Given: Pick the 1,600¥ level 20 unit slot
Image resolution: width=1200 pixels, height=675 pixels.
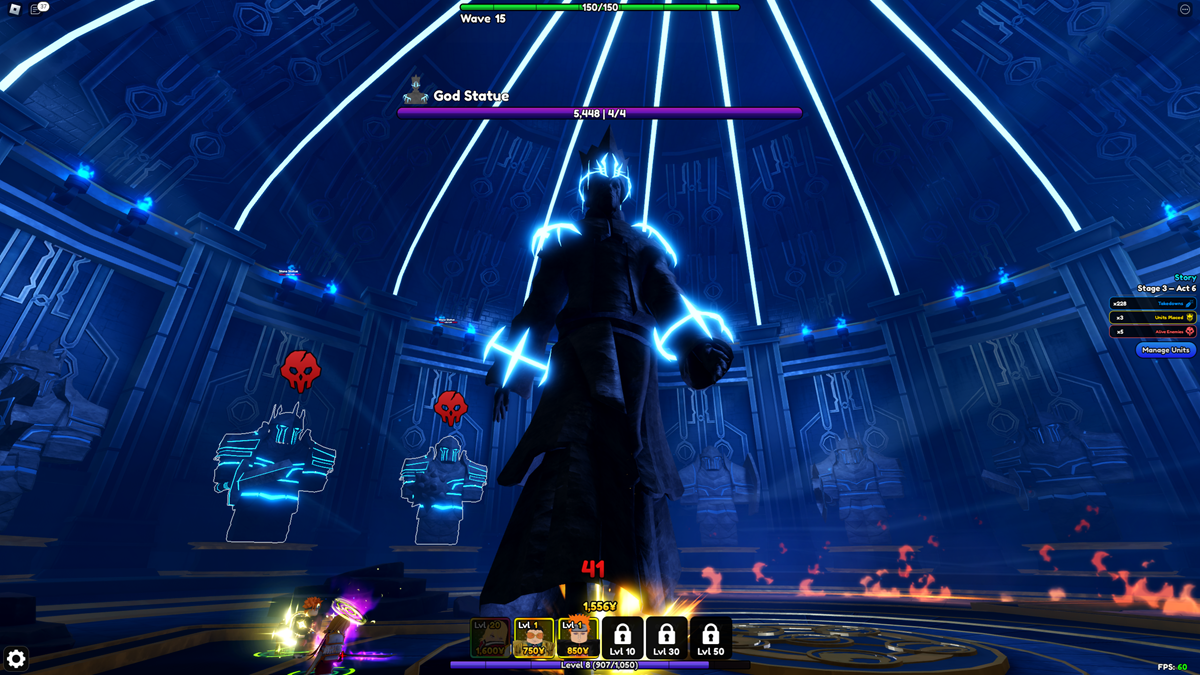Looking at the screenshot, I should coord(490,637).
